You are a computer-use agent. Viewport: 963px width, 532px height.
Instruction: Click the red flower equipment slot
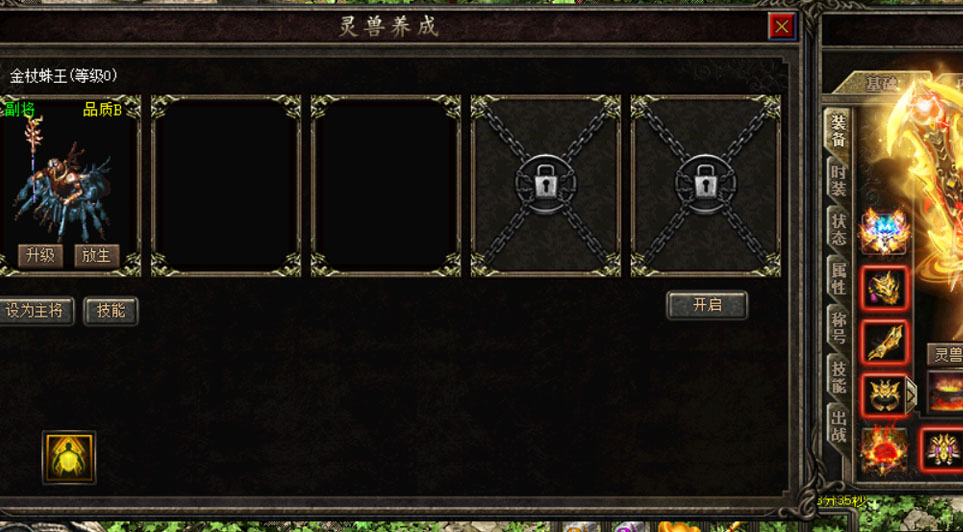tap(884, 450)
